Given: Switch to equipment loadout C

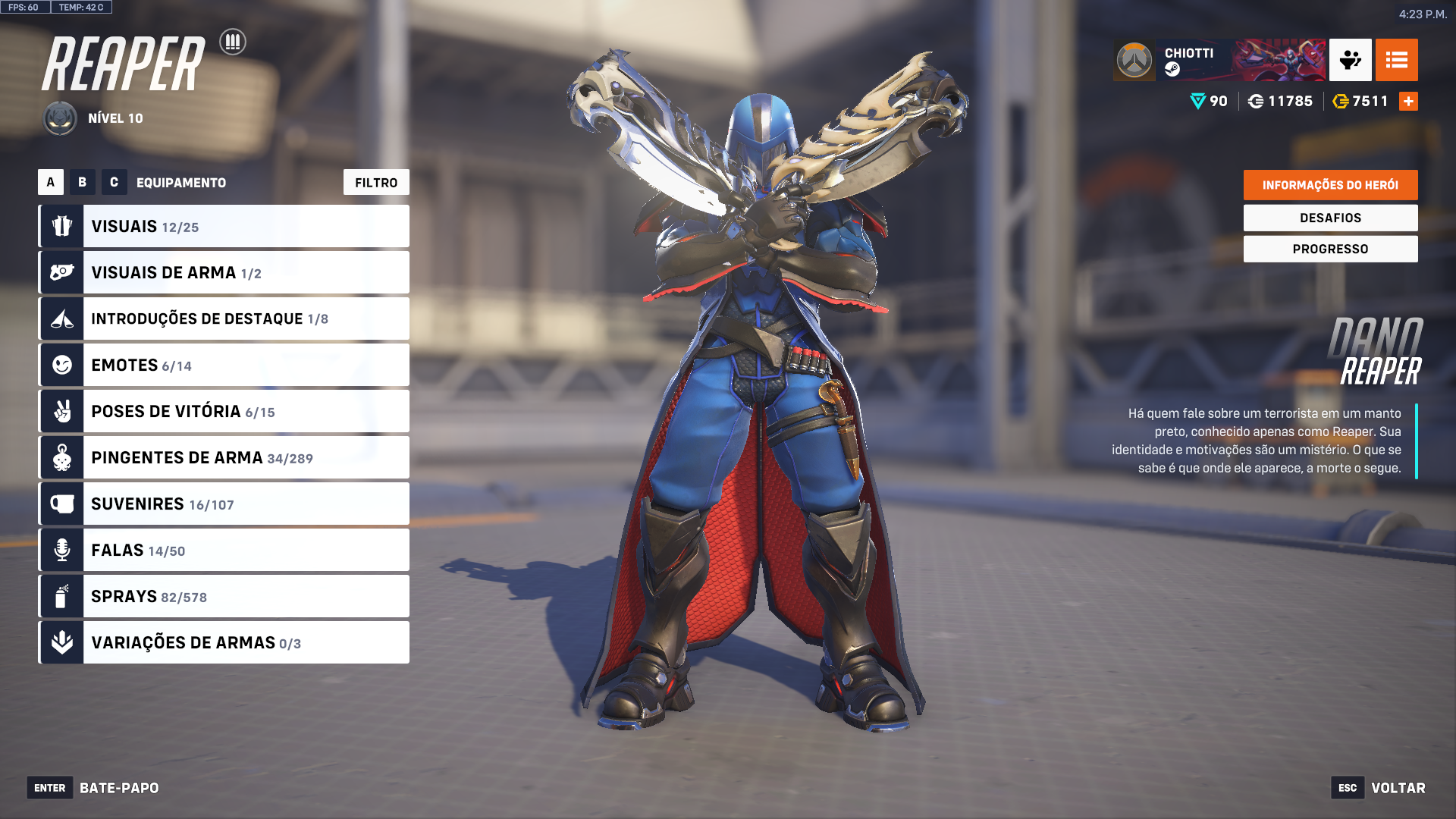Looking at the screenshot, I should (114, 182).
